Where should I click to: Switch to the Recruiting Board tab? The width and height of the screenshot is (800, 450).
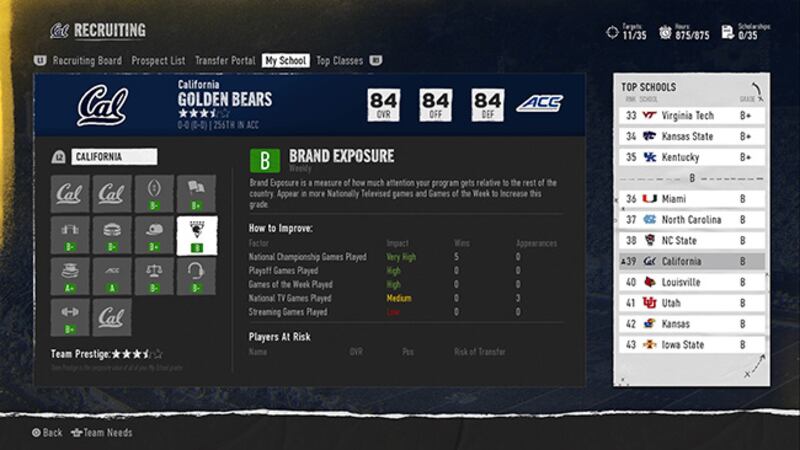click(87, 61)
